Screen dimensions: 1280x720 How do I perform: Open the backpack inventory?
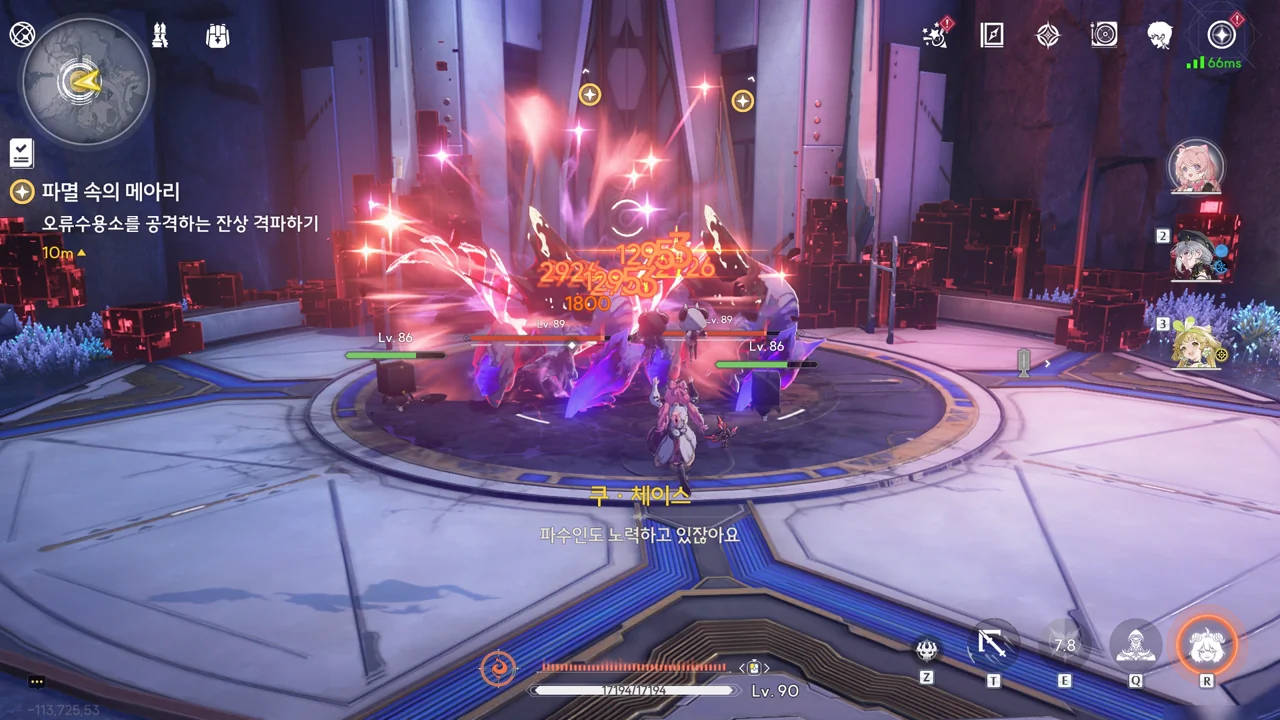pos(217,36)
